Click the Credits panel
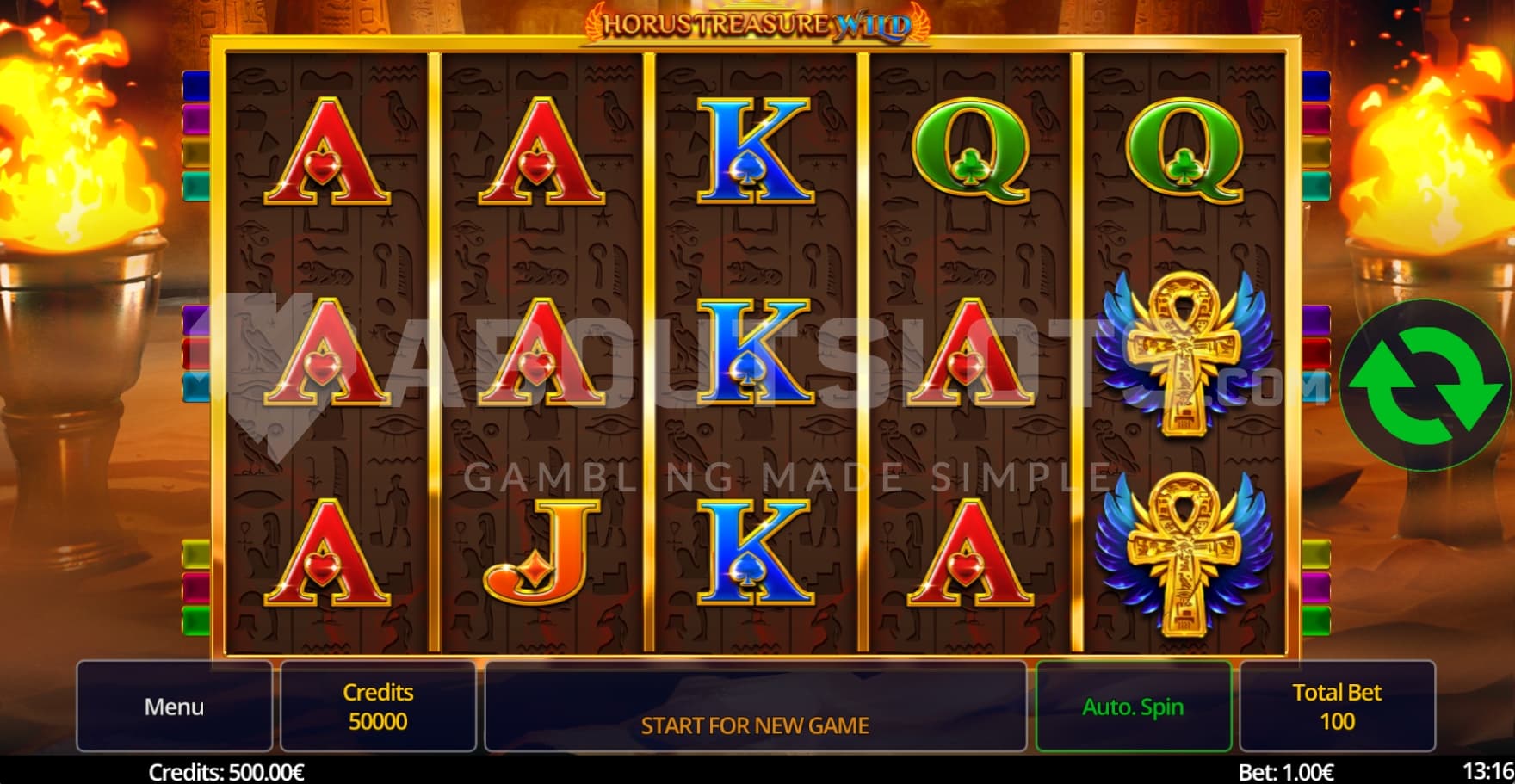Image resolution: width=1515 pixels, height=784 pixels. 378,707
